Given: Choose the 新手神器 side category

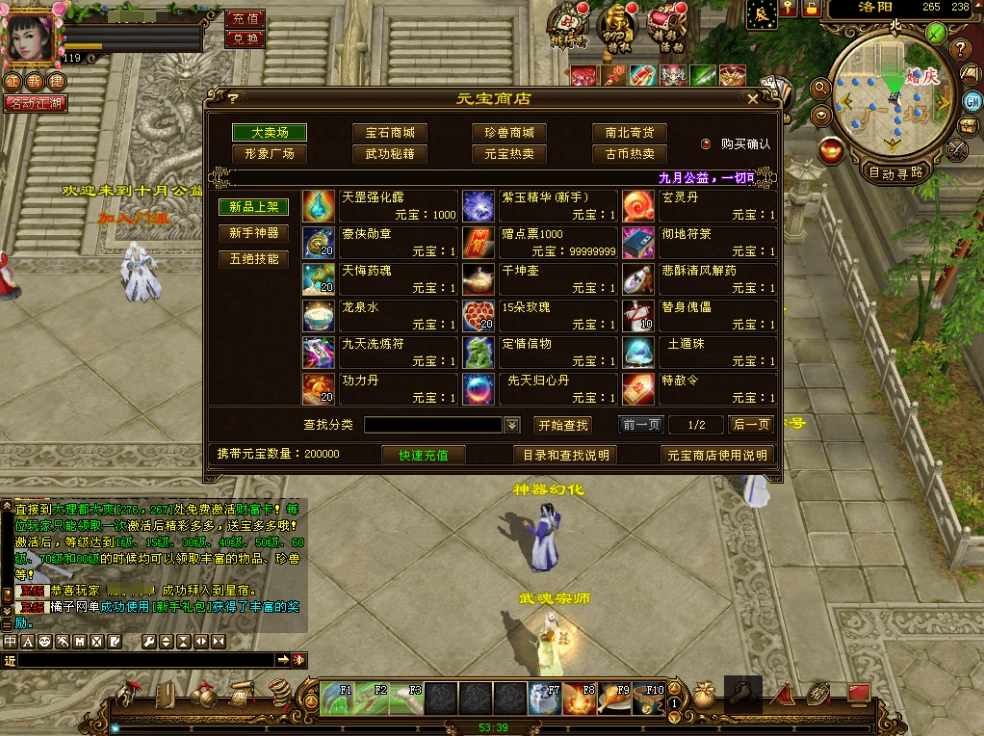Looking at the screenshot, I should [x=254, y=233].
